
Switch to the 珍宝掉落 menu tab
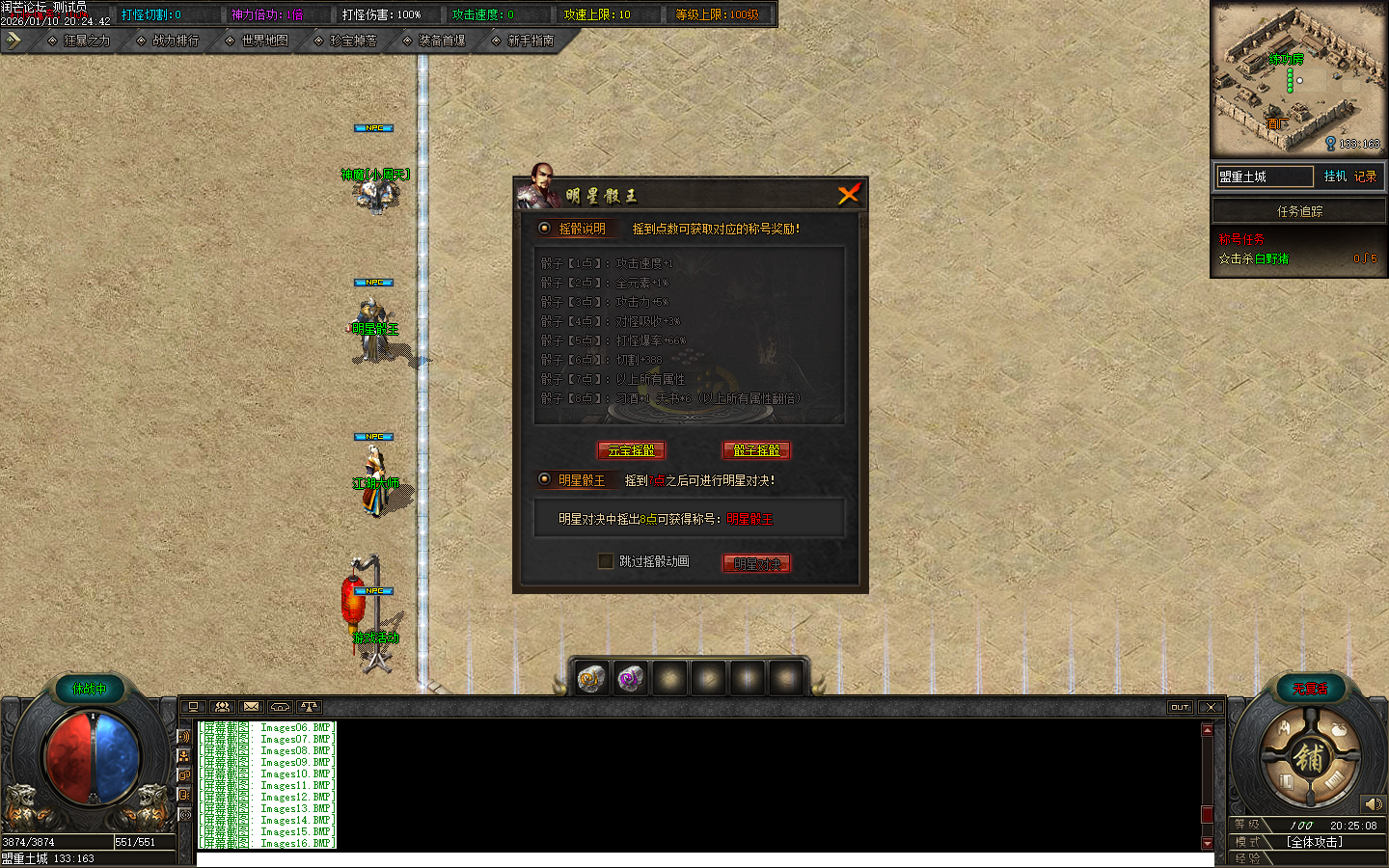[x=353, y=41]
